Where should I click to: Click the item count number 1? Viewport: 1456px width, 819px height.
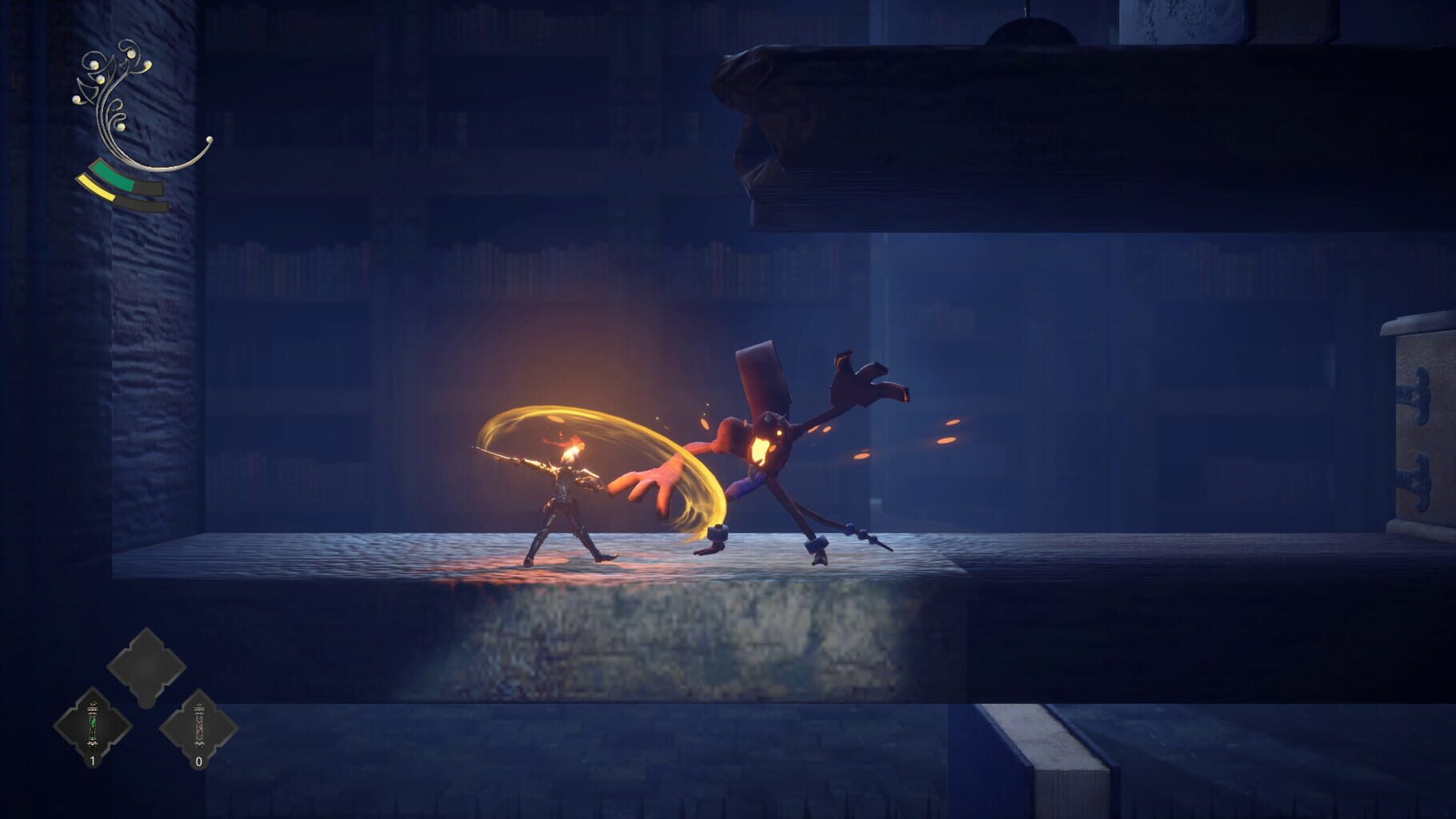point(93,760)
